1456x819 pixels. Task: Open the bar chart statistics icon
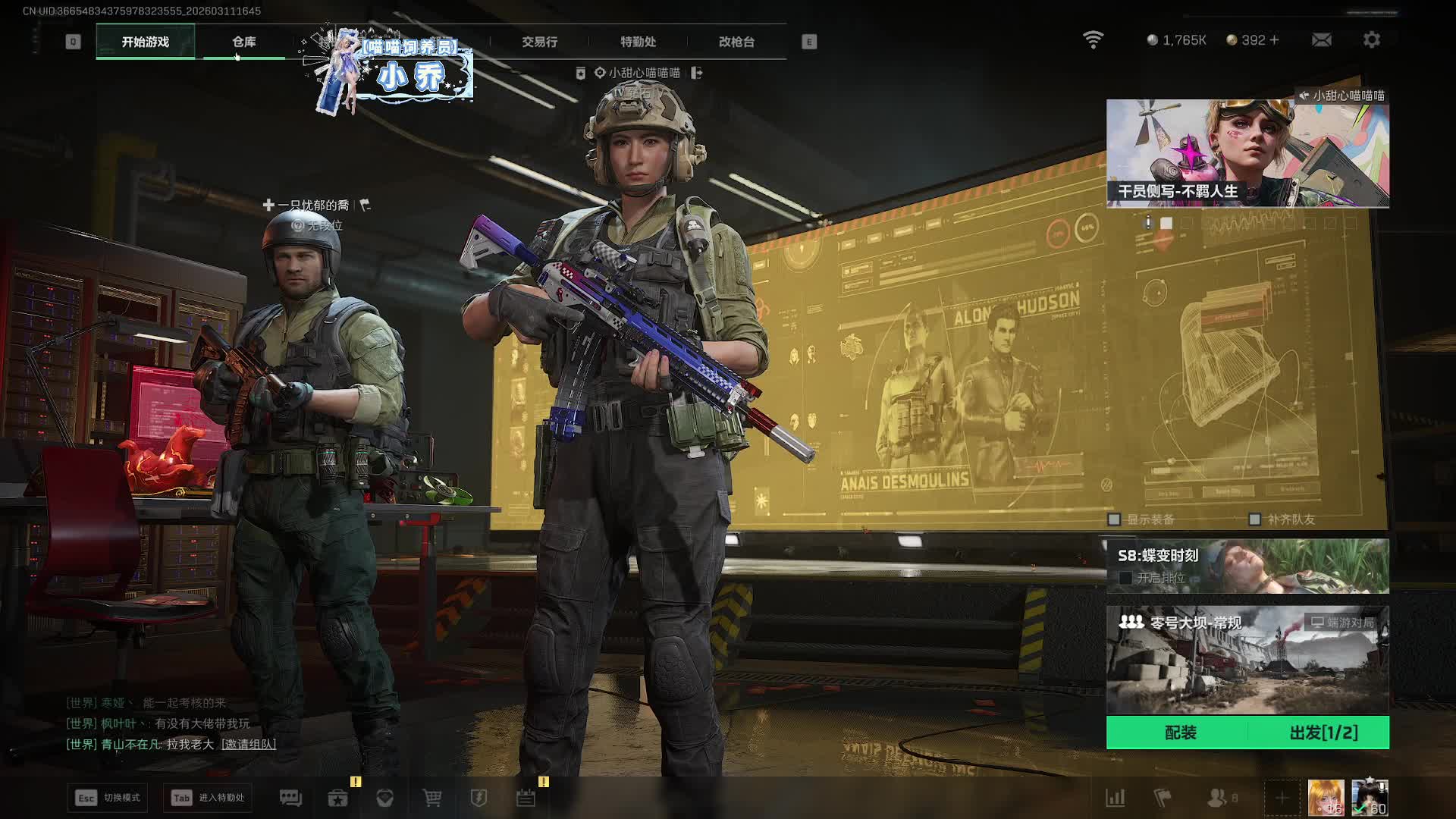coord(1115,798)
